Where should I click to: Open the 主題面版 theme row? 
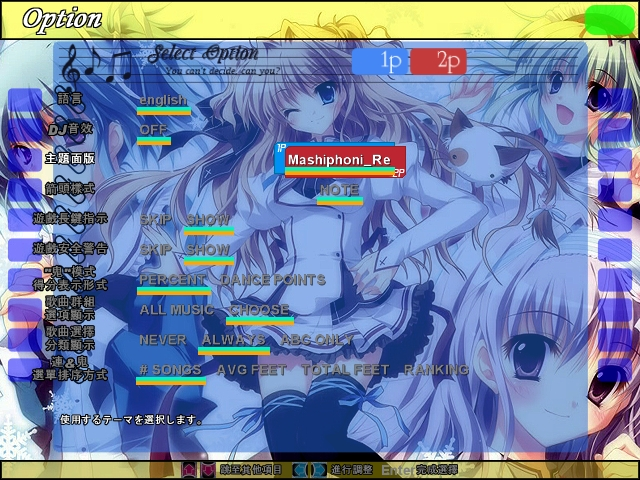69,158
